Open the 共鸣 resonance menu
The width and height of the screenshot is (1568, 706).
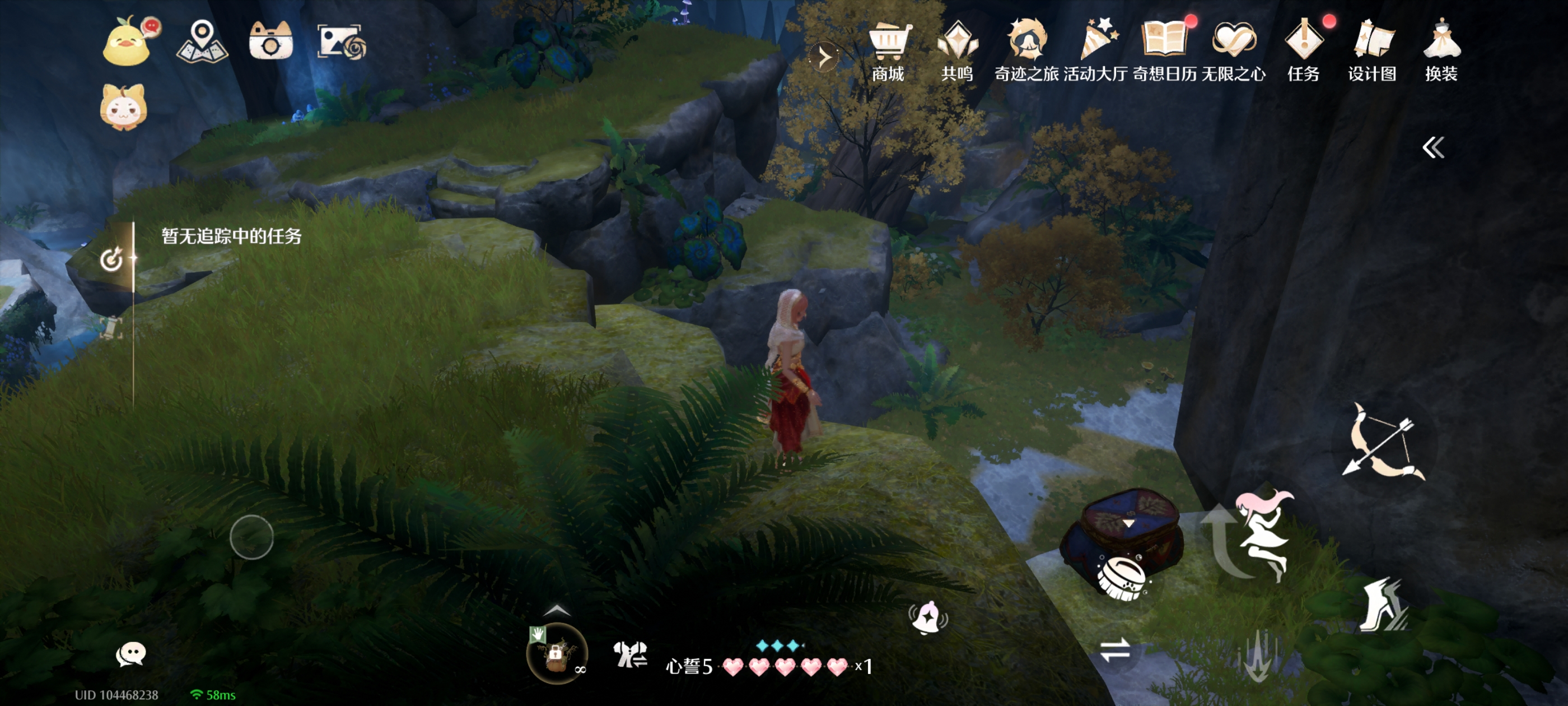tap(957, 50)
